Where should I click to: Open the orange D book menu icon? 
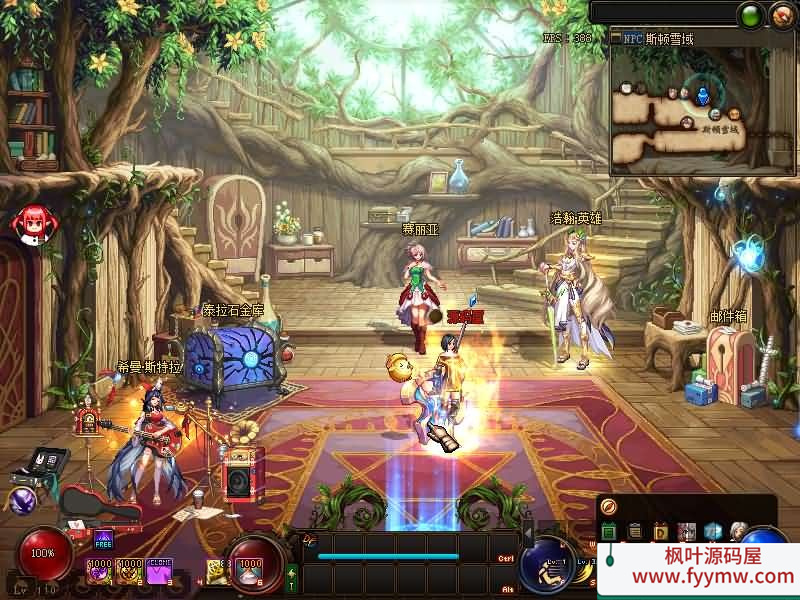(x=660, y=531)
